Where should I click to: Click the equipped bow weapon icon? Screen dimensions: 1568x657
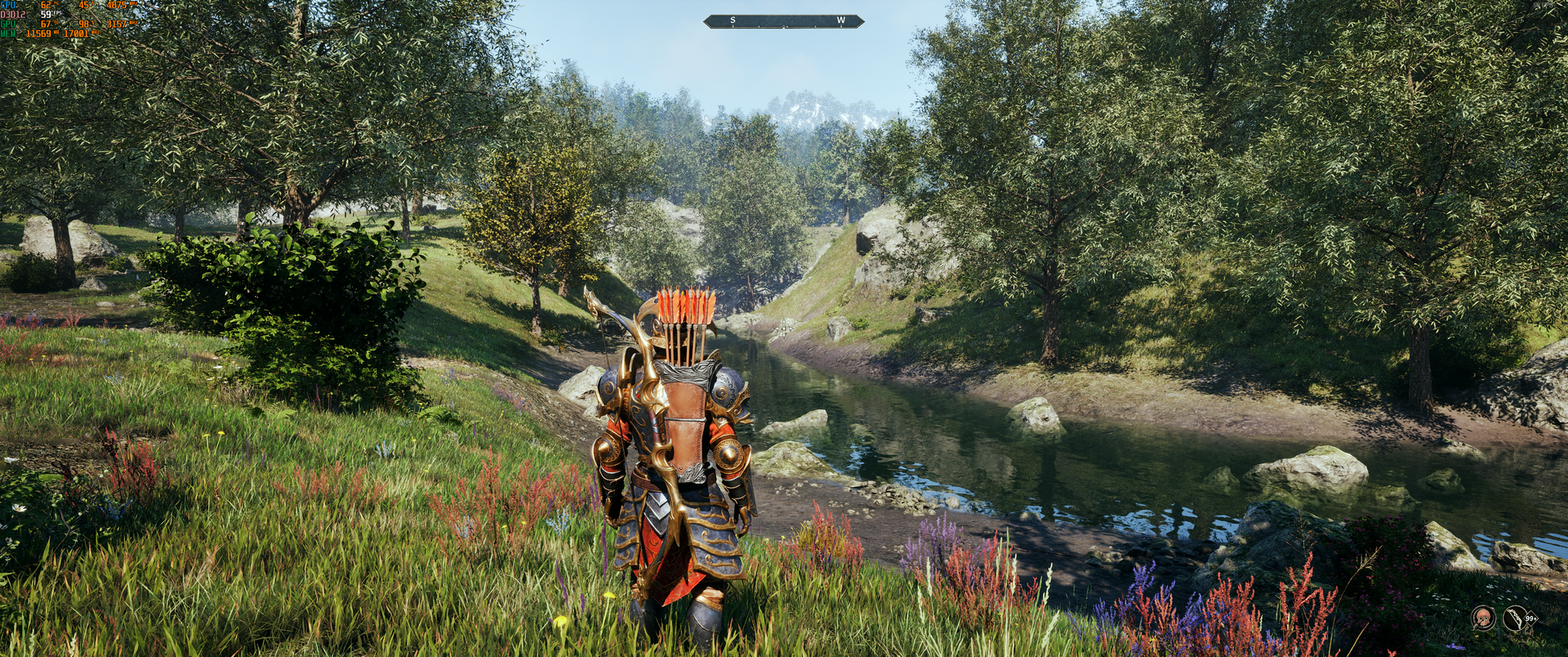point(1516,618)
